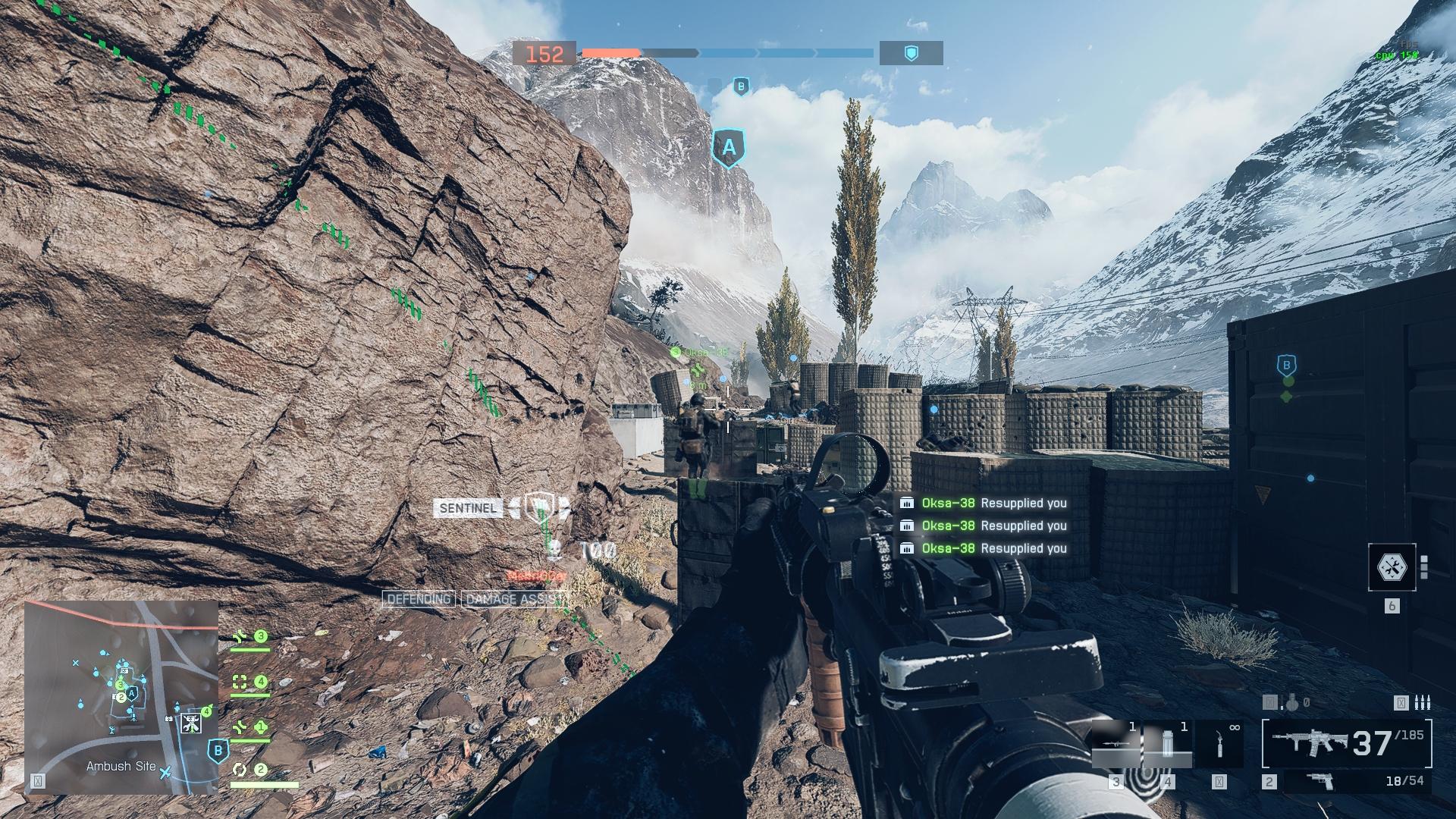Activate the wrench and screwdriver specialist ability
Image resolution: width=1456 pixels, height=819 pixels.
pyautogui.click(x=1392, y=566)
